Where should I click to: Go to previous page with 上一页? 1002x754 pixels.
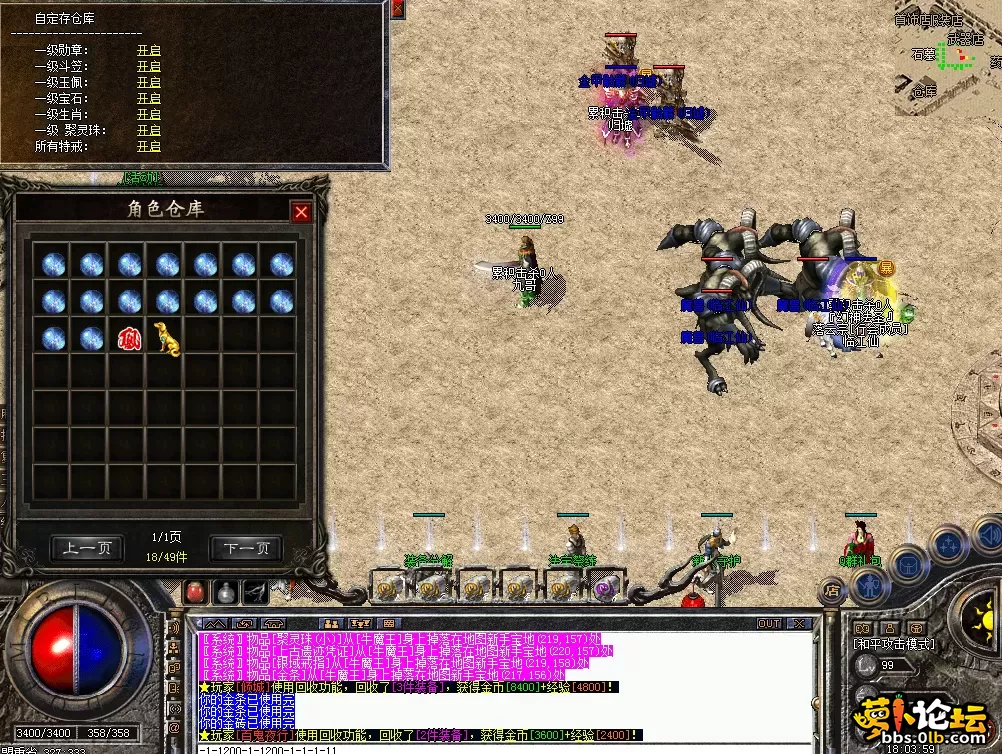coord(88,548)
